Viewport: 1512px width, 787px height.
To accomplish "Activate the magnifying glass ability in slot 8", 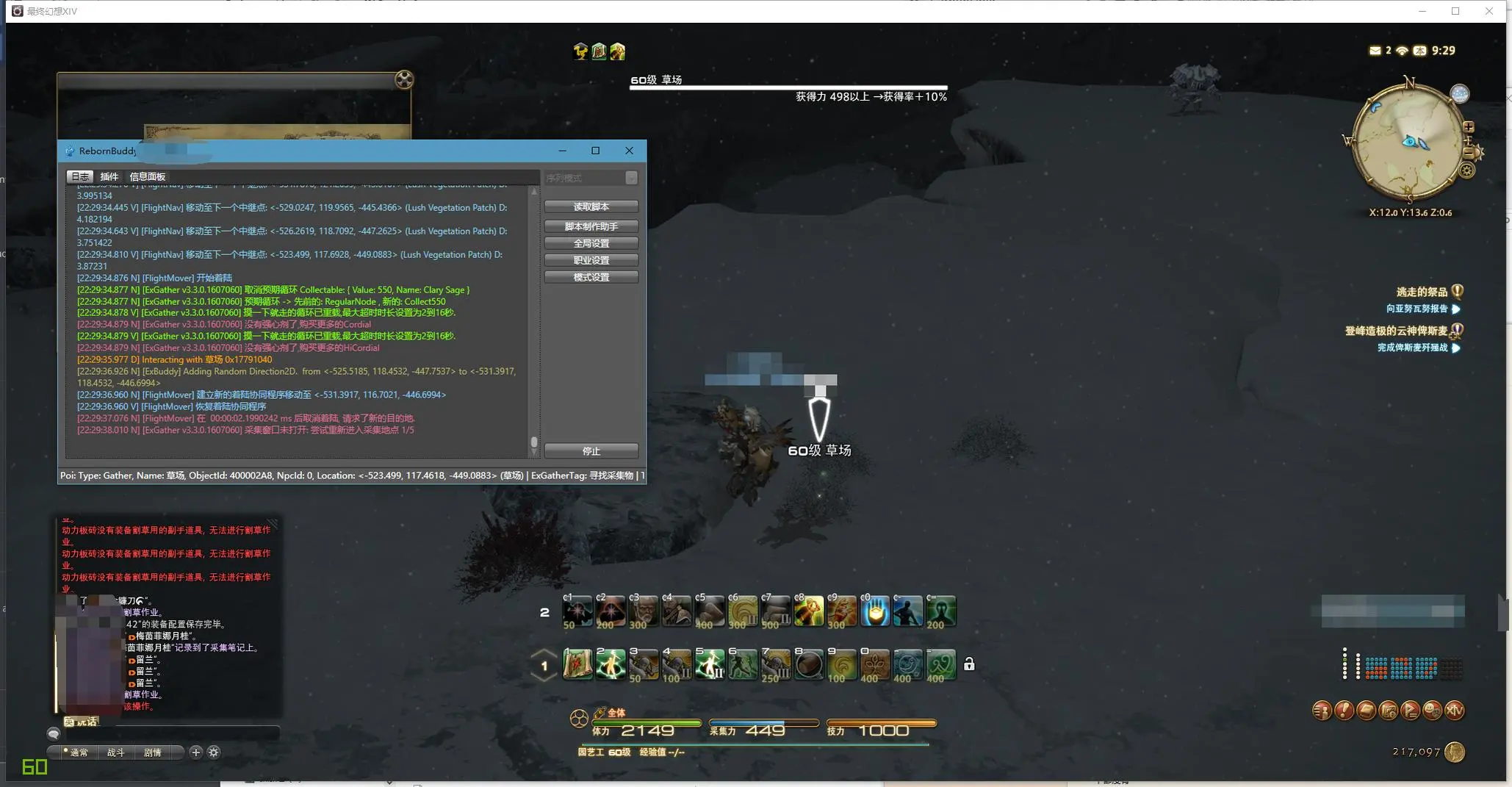I will click(809, 665).
